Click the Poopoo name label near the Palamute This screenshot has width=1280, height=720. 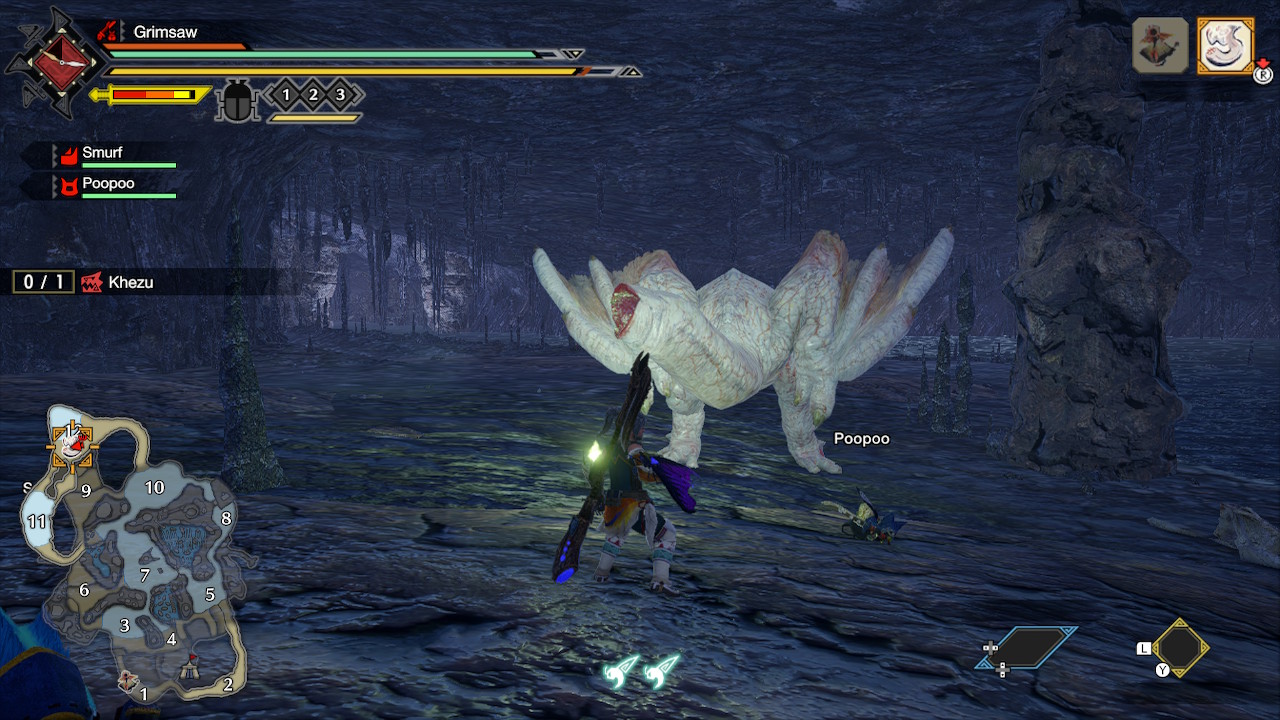coord(862,438)
